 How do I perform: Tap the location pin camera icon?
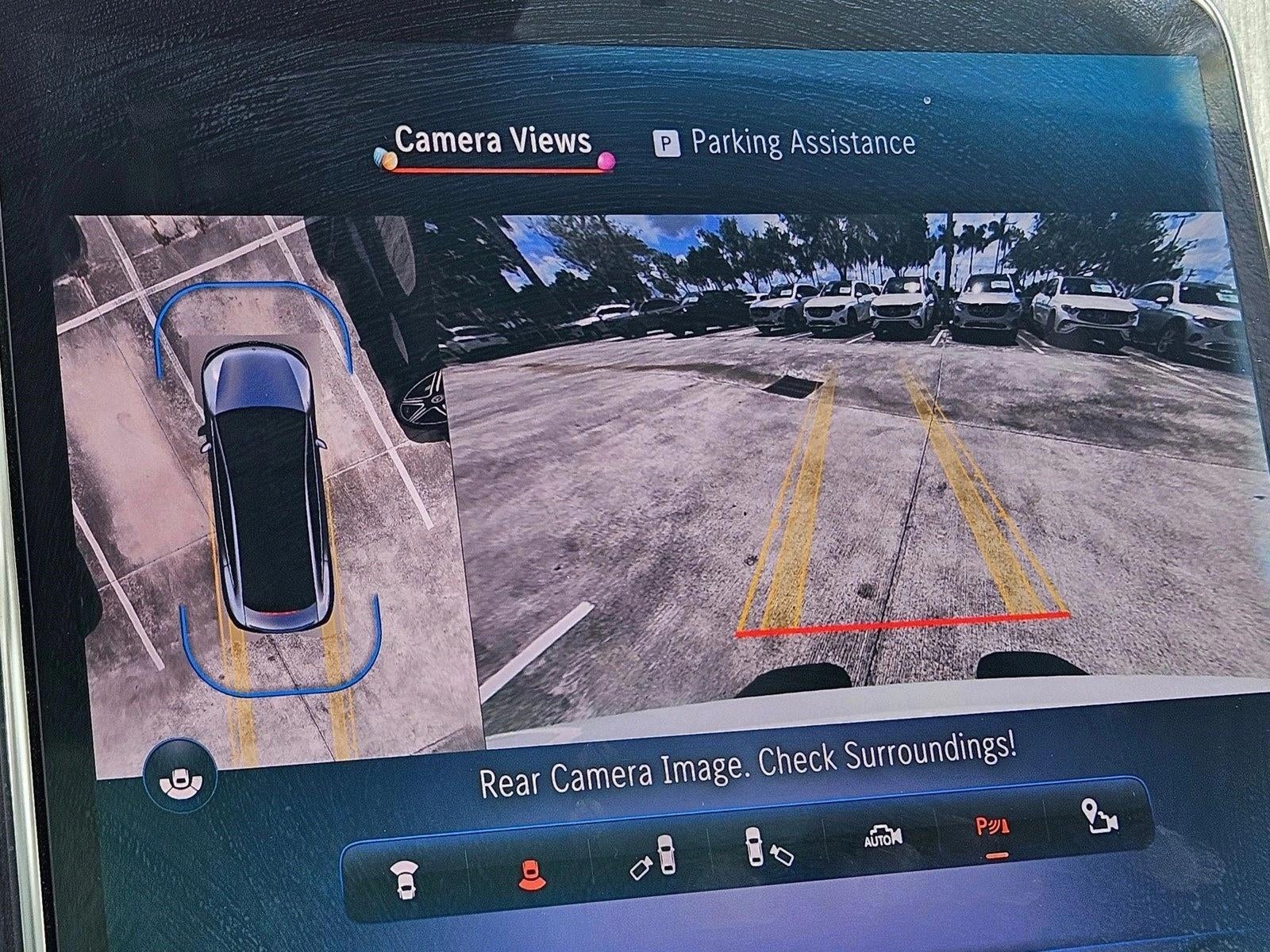[1099, 817]
